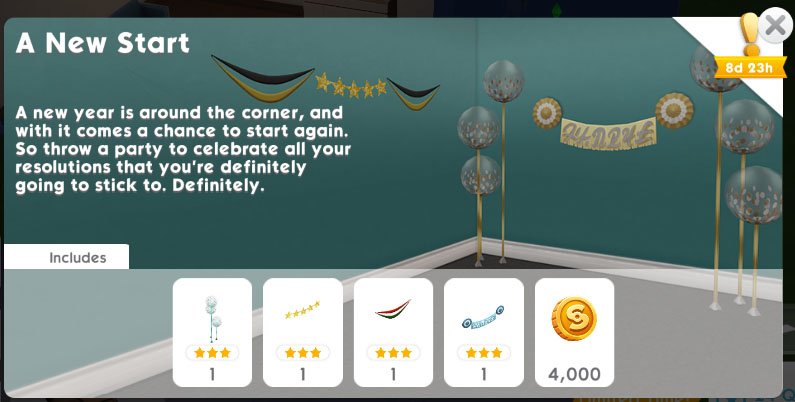Screen dimensions: 795x402
Task: Select the balloon decoration reward tile
Action: click(x=212, y=332)
